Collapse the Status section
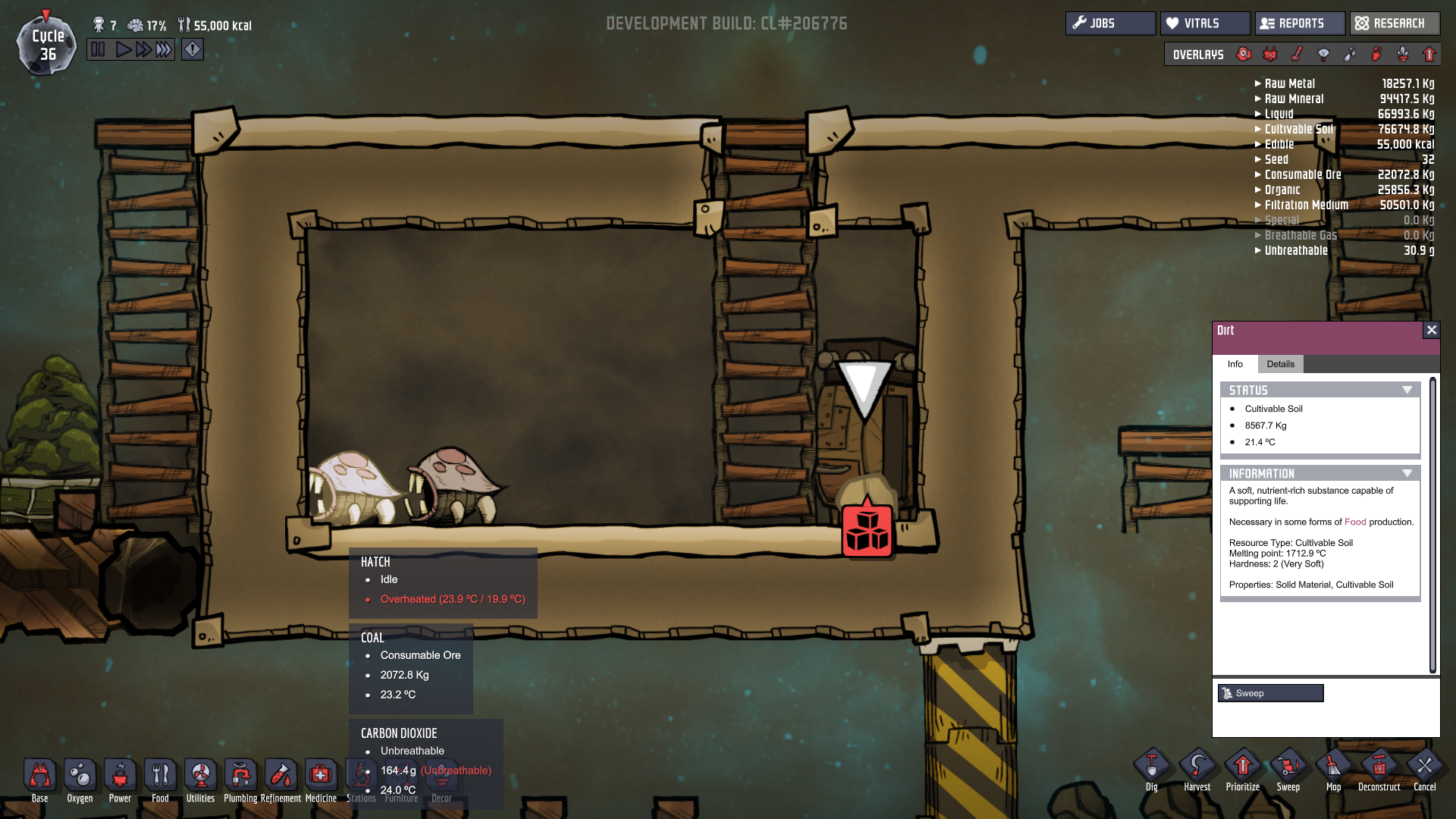This screenshot has width=1456, height=819. point(1407,390)
